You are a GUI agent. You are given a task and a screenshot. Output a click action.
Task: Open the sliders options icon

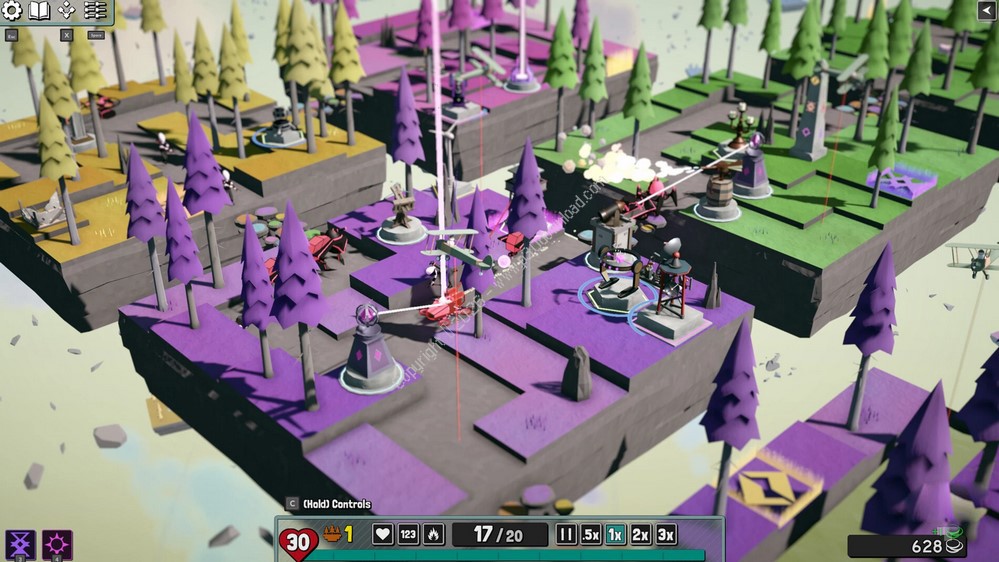(x=95, y=11)
